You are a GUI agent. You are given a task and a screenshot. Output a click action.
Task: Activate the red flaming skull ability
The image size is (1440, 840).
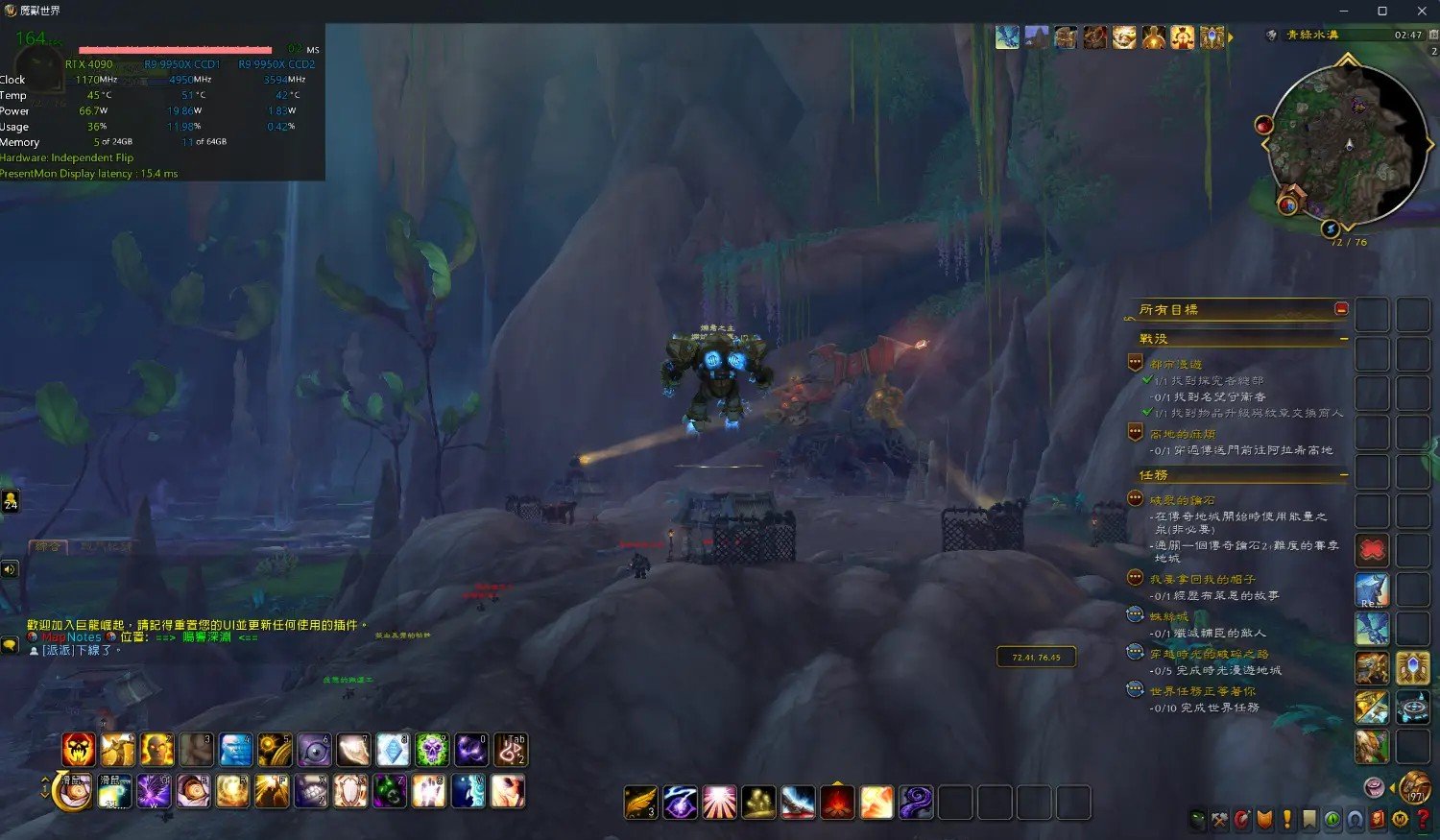pyautogui.click(x=79, y=750)
